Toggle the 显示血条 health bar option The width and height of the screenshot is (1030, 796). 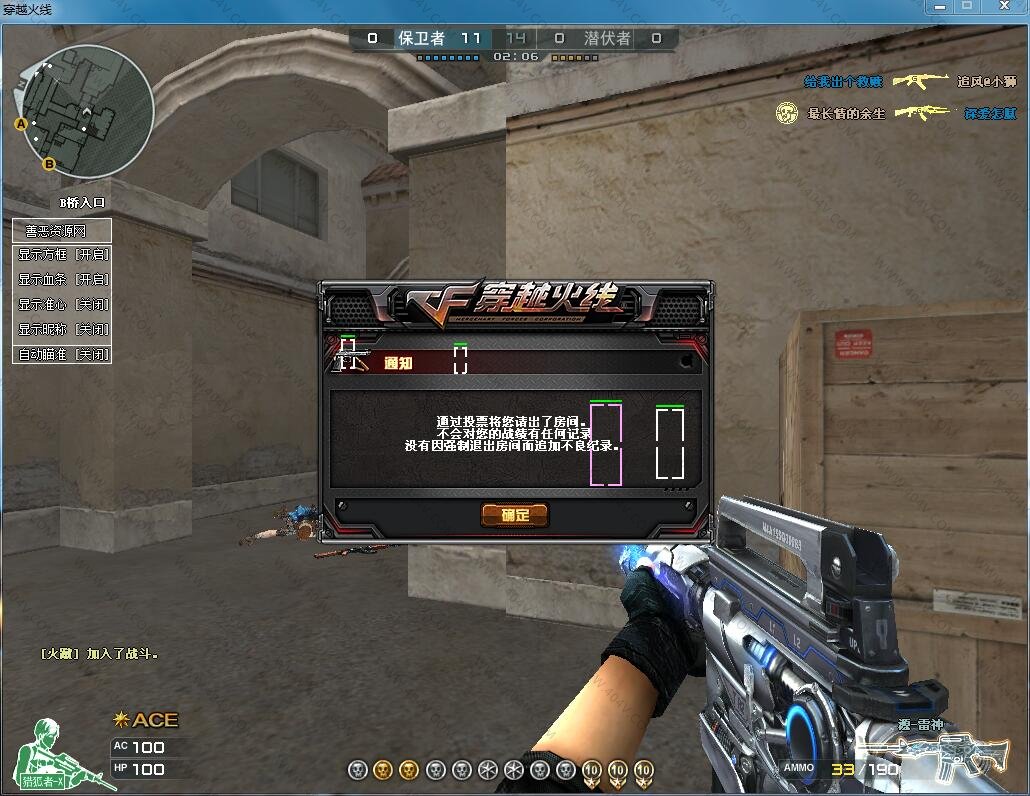click(62, 280)
